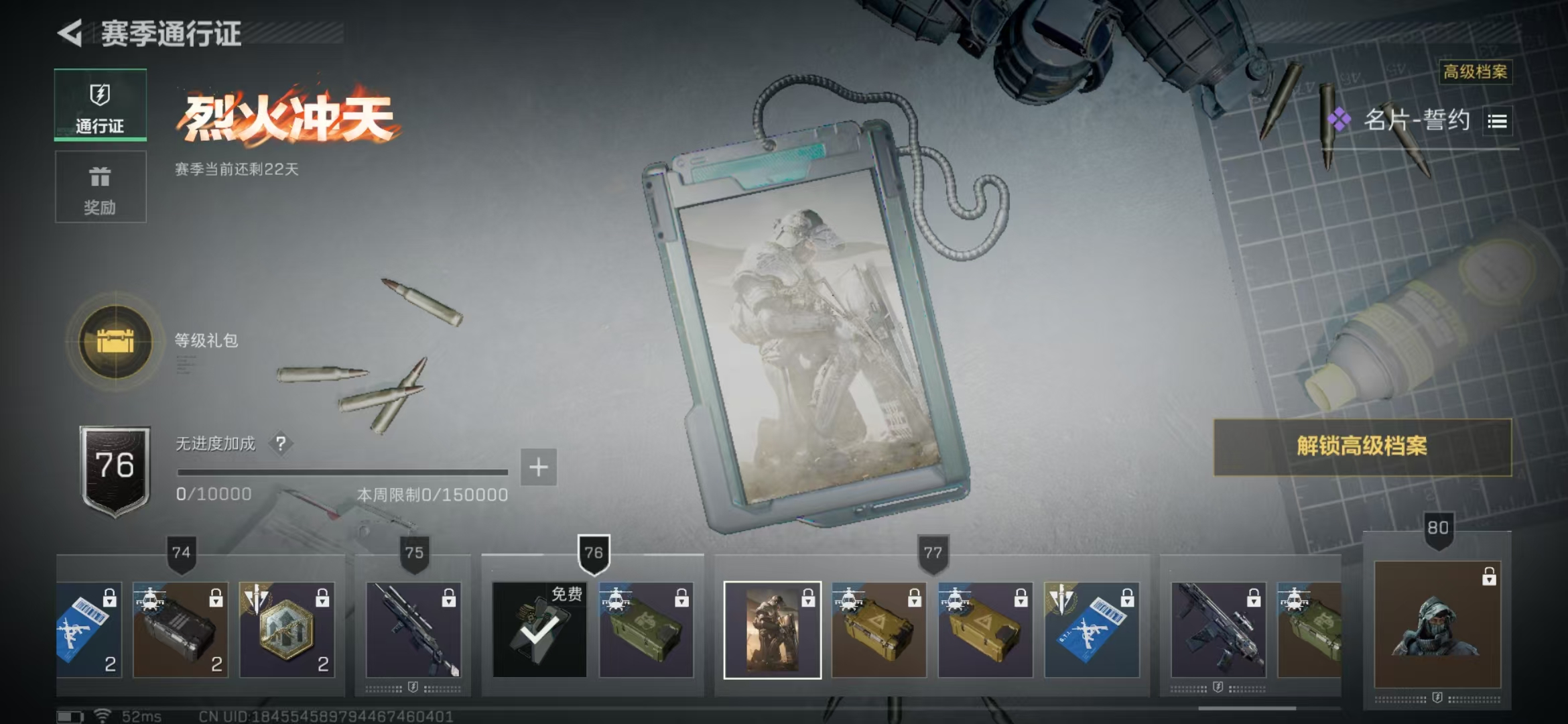Screen dimensions: 1568x724
Task: Select the blue weapon ticket at level 77
Action: point(1092,629)
